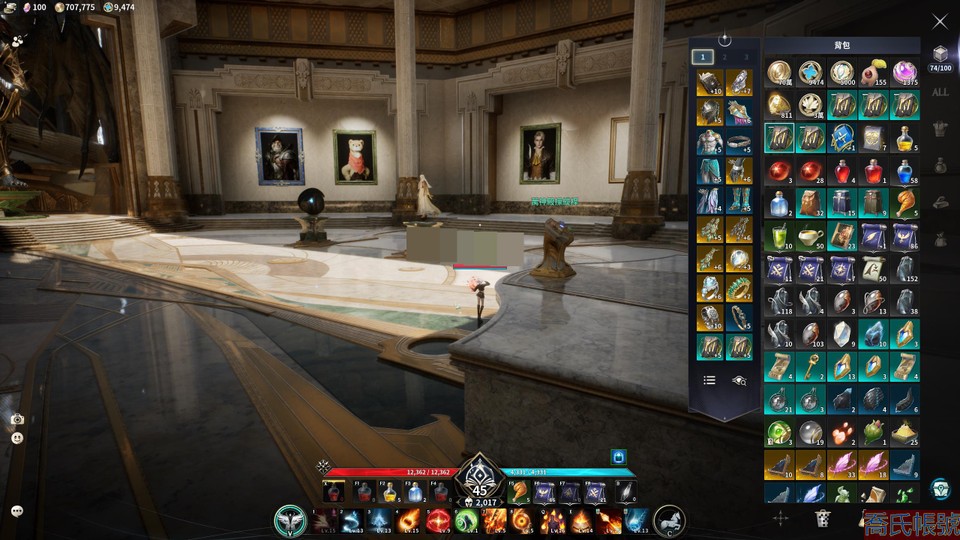
Task: Use the yellow potion in slot F2
Action: click(x=389, y=492)
